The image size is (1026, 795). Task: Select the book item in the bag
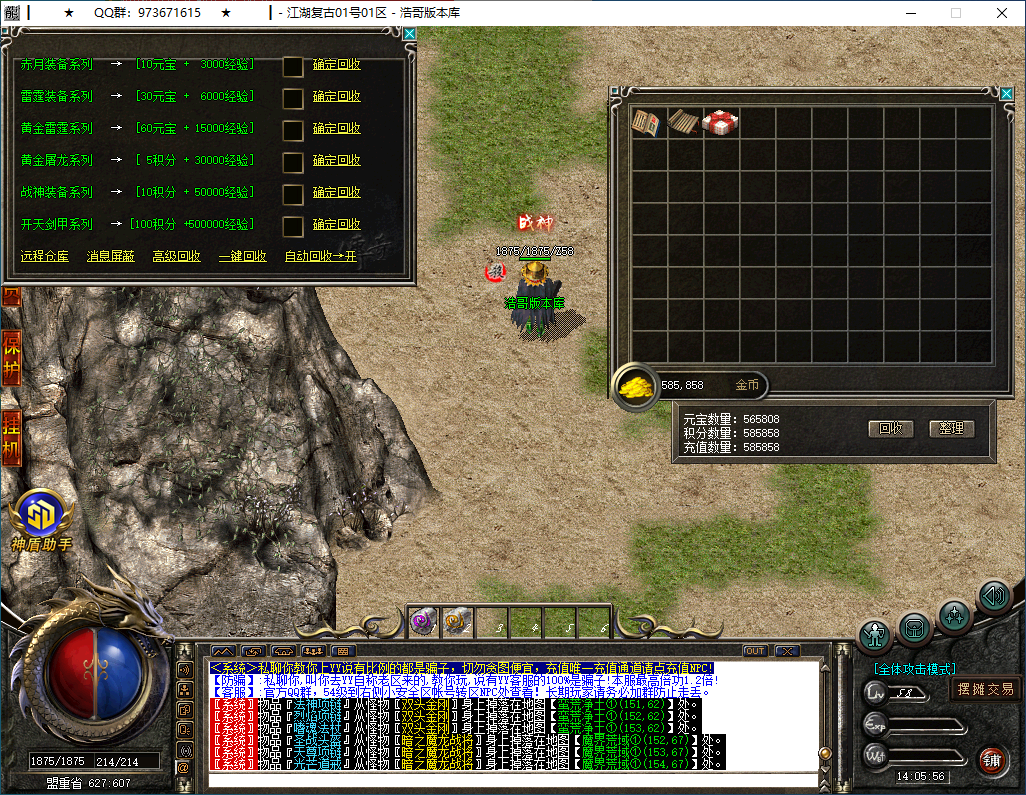(646, 123)
